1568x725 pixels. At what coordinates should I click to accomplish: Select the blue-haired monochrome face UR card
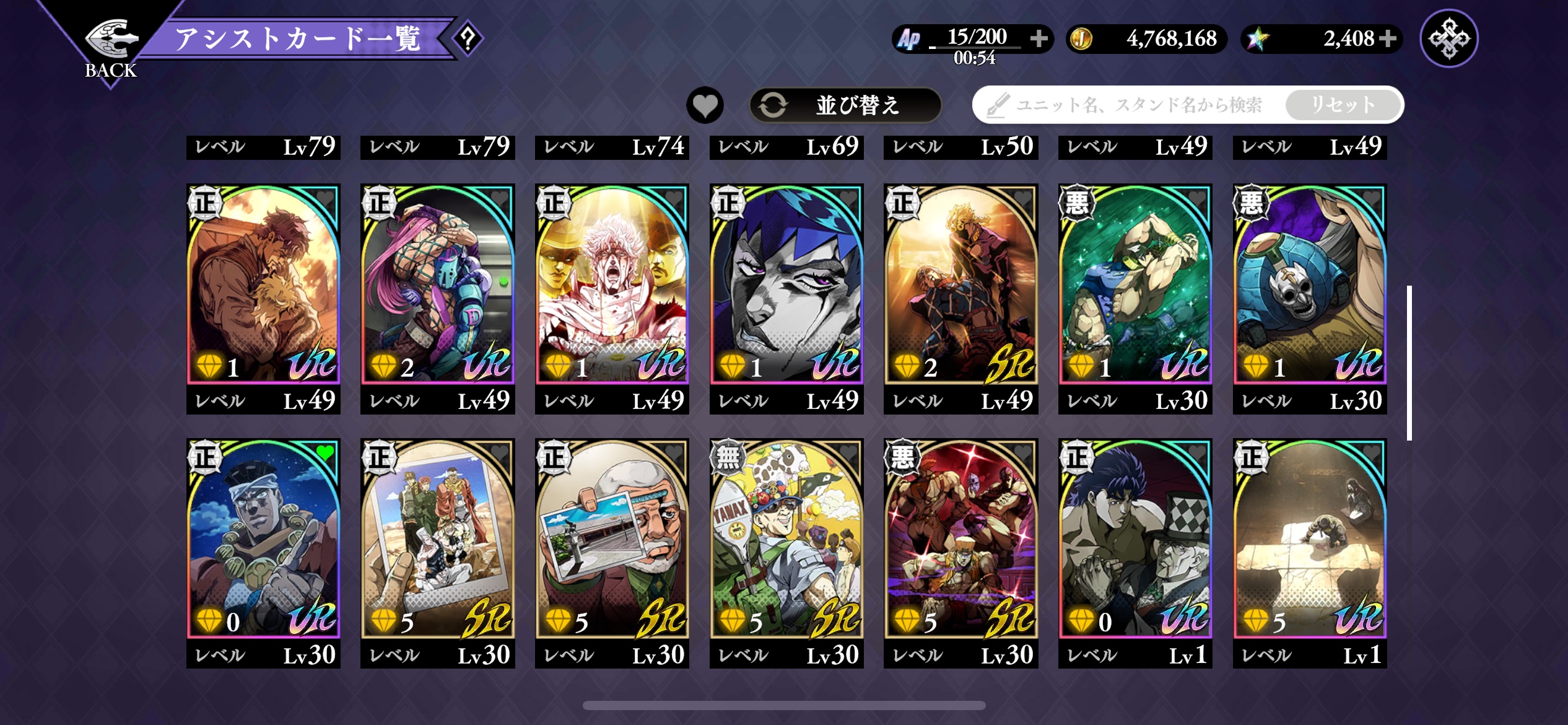tap(786, 285)
